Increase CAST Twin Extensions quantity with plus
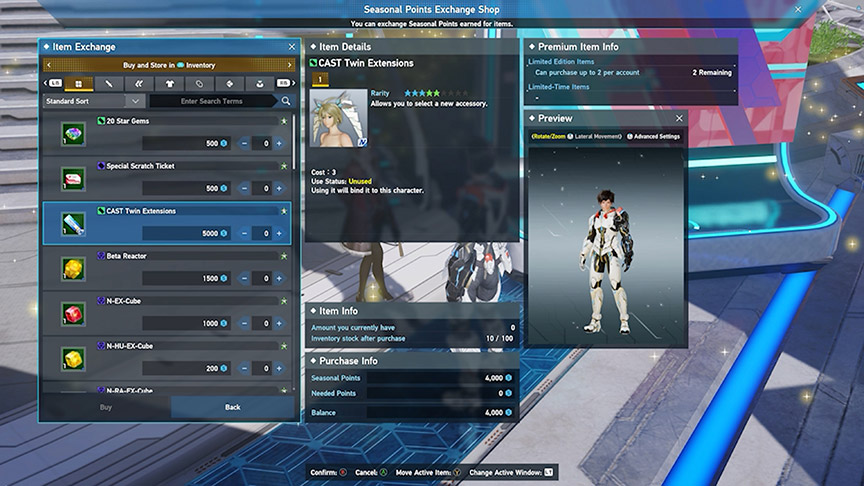The width and height of the screenshot is (864, 486). tap(279, 233)
